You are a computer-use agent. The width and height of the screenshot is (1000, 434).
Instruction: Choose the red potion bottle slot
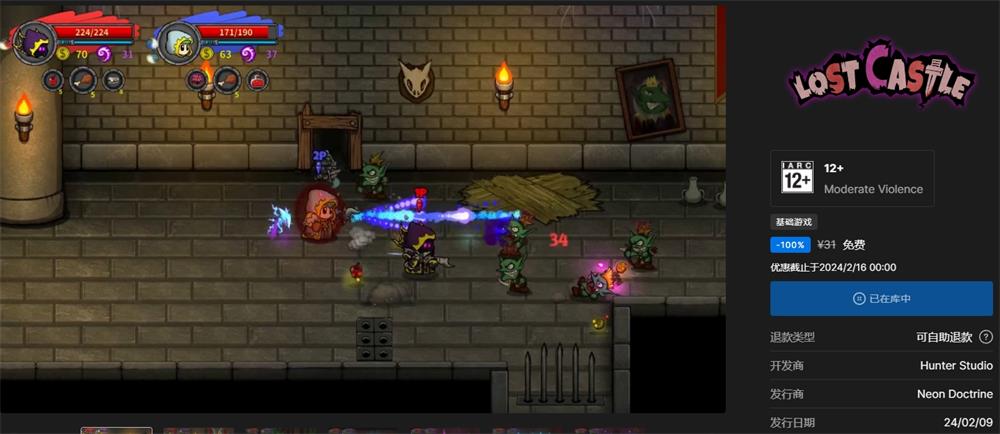(x=258, y=80)
